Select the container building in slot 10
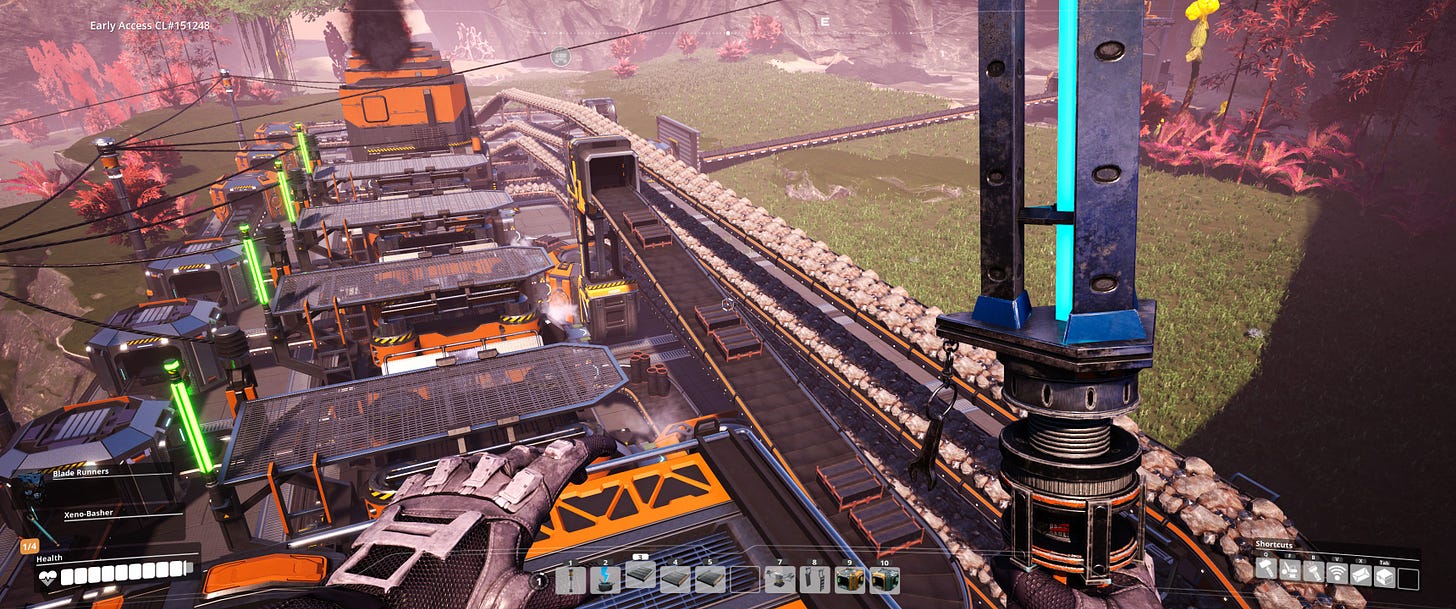The height and width of the screenshot is (609, 1456). tap(884, 580)
